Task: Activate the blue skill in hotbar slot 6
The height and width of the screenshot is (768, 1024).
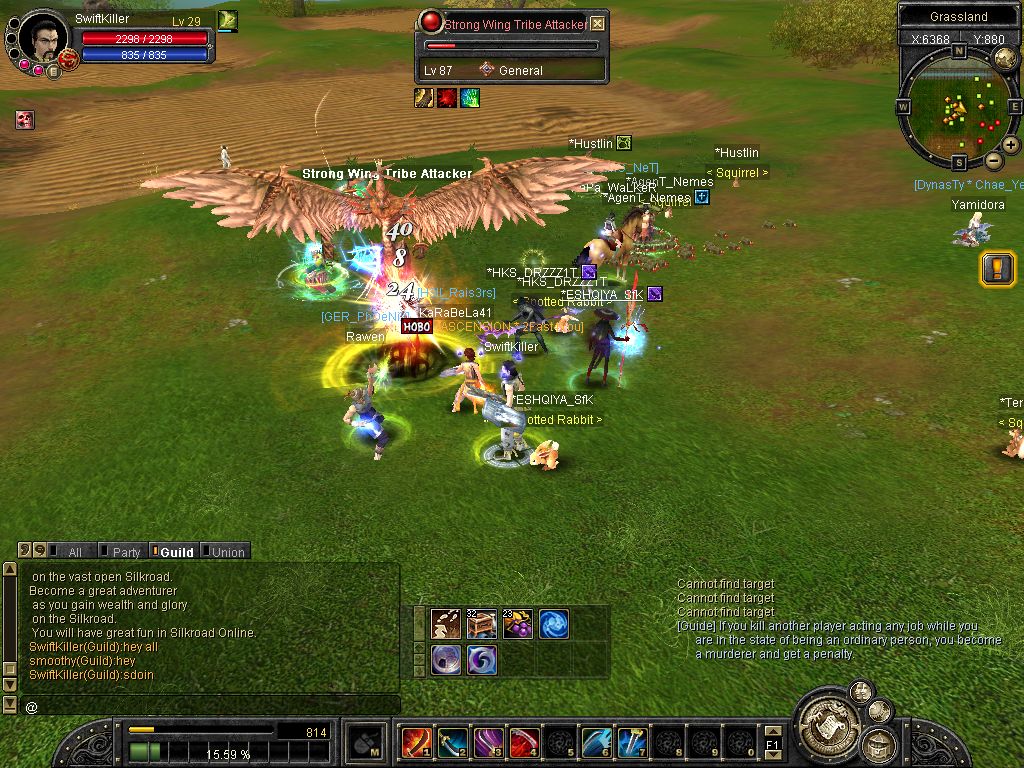Action: coord(596,742)
